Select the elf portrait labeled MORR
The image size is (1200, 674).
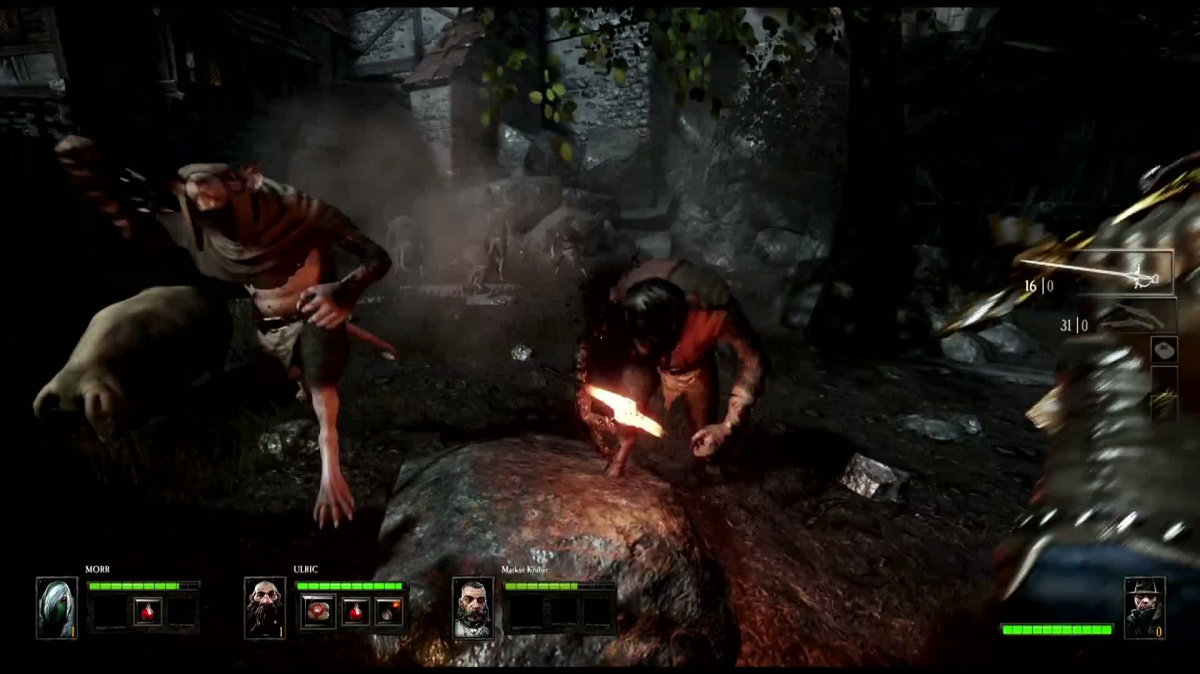(x=56, y=607)
